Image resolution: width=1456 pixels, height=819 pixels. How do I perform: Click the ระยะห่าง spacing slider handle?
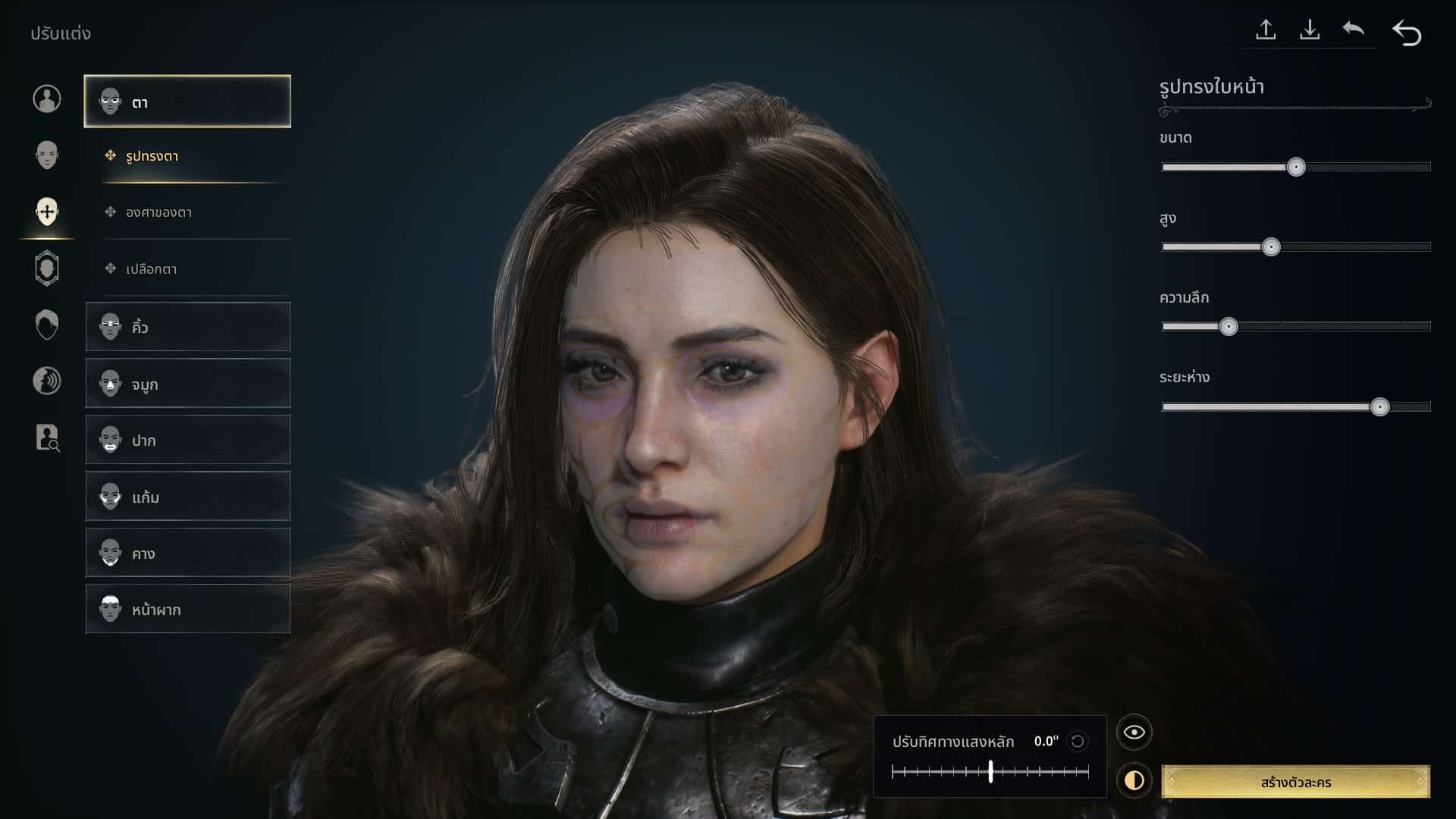1379,407
